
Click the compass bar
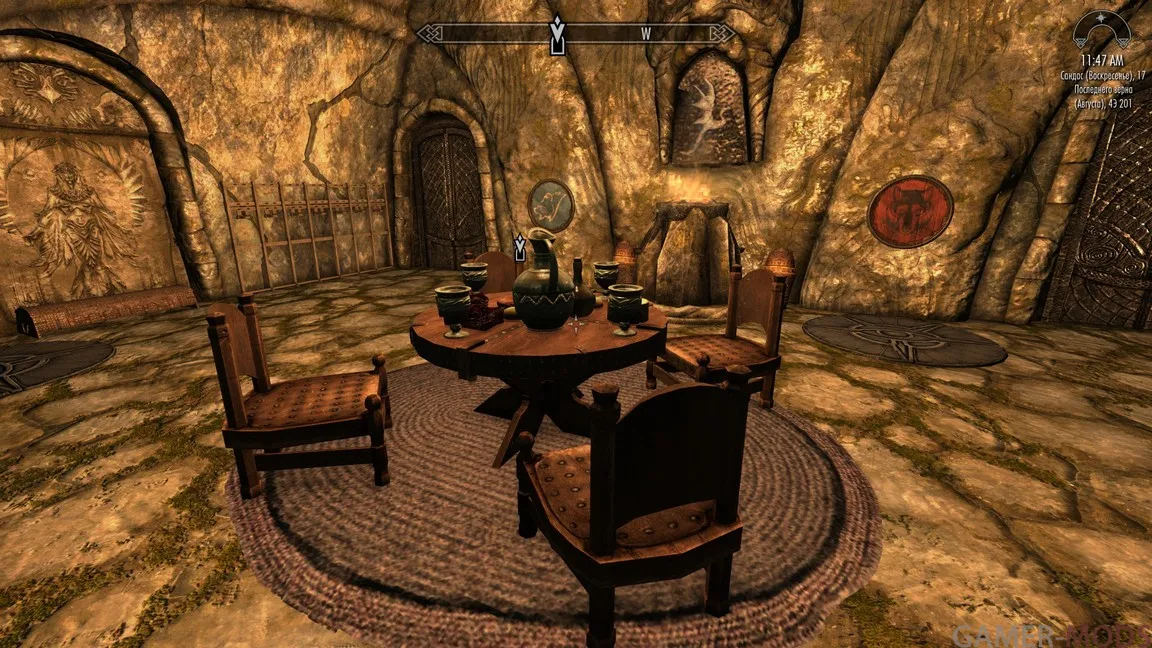576,34
